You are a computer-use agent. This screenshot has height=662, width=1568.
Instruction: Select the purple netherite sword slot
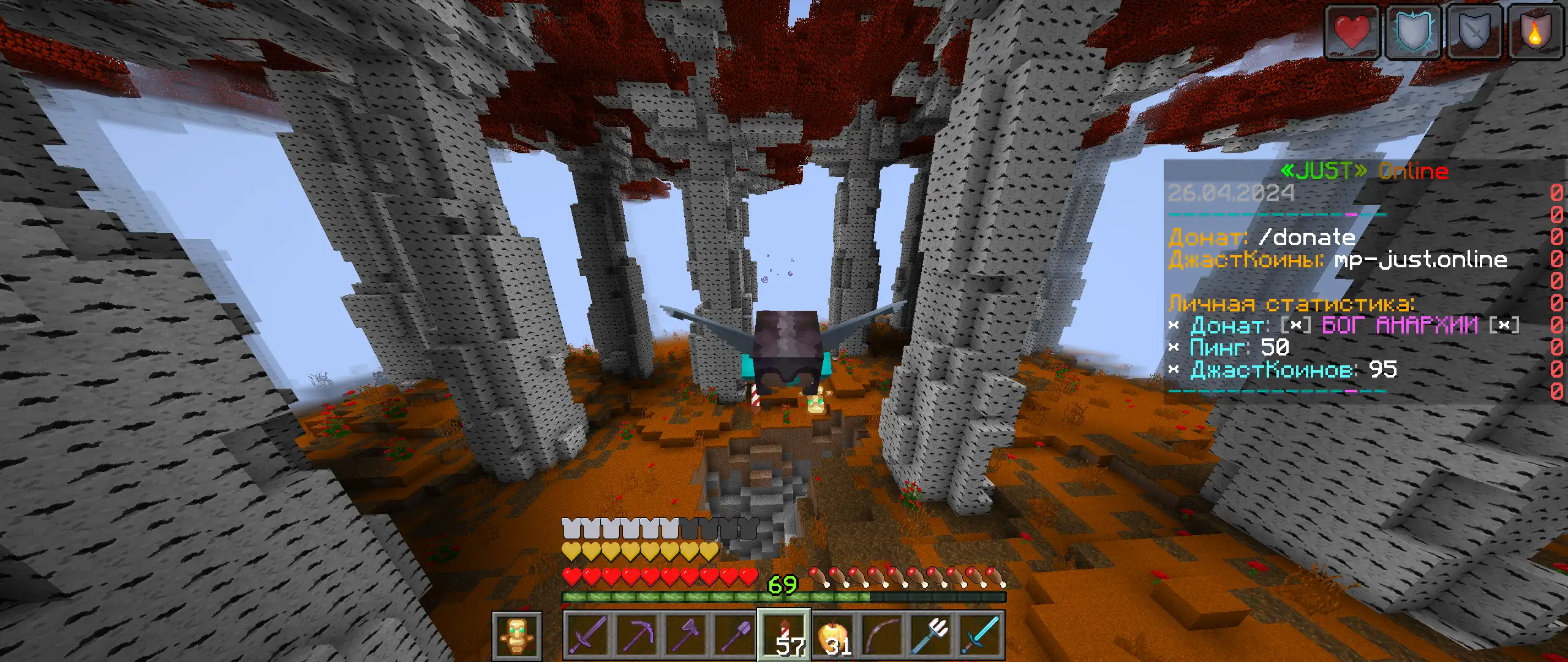click(588, 636)
